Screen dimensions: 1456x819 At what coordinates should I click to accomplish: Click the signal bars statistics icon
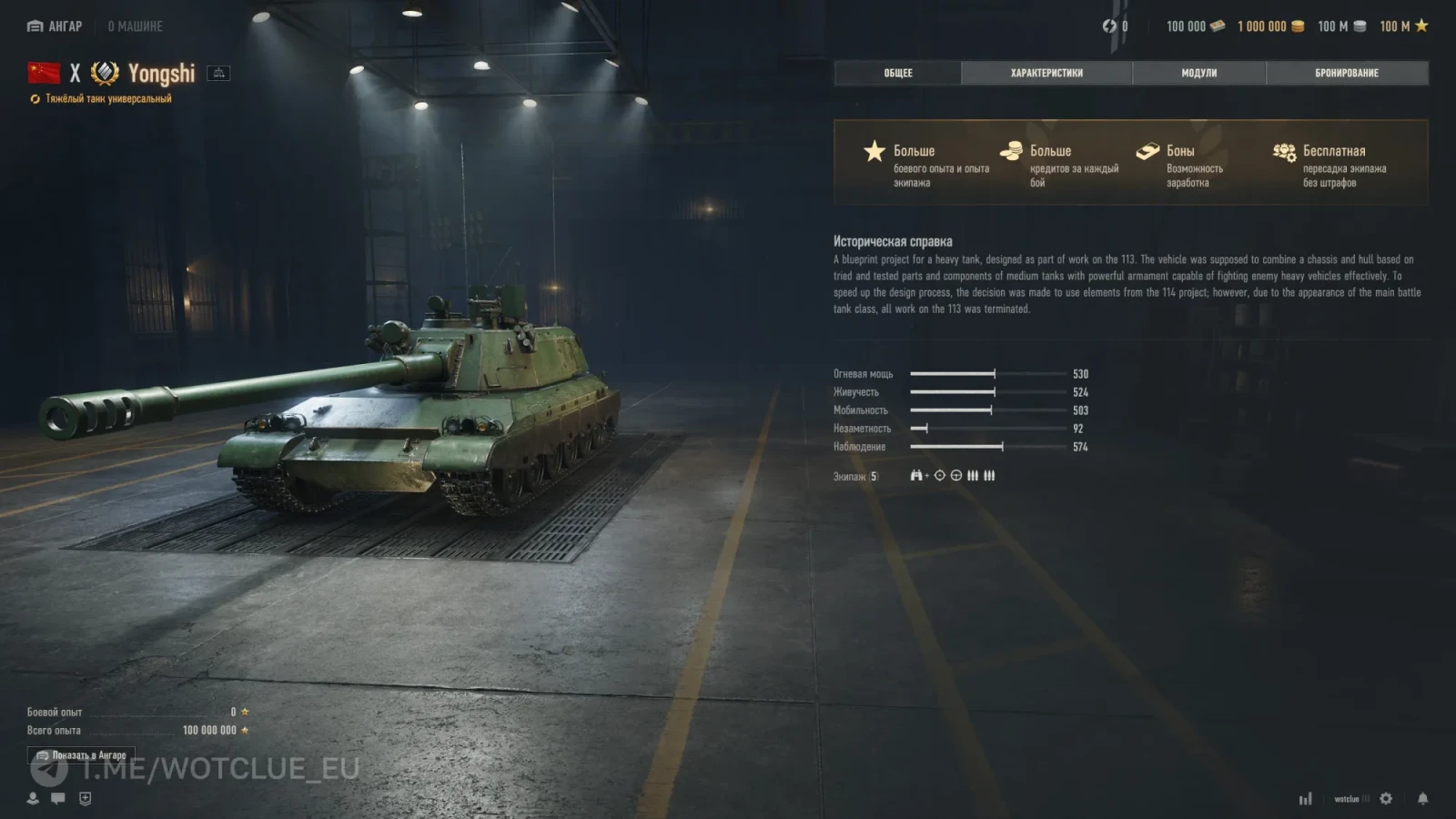(x=1306, y=799)
